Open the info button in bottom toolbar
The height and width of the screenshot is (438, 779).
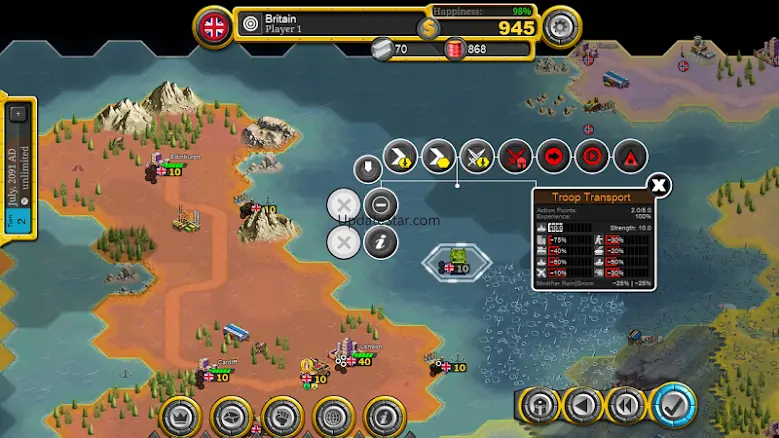tap(383, 416)
